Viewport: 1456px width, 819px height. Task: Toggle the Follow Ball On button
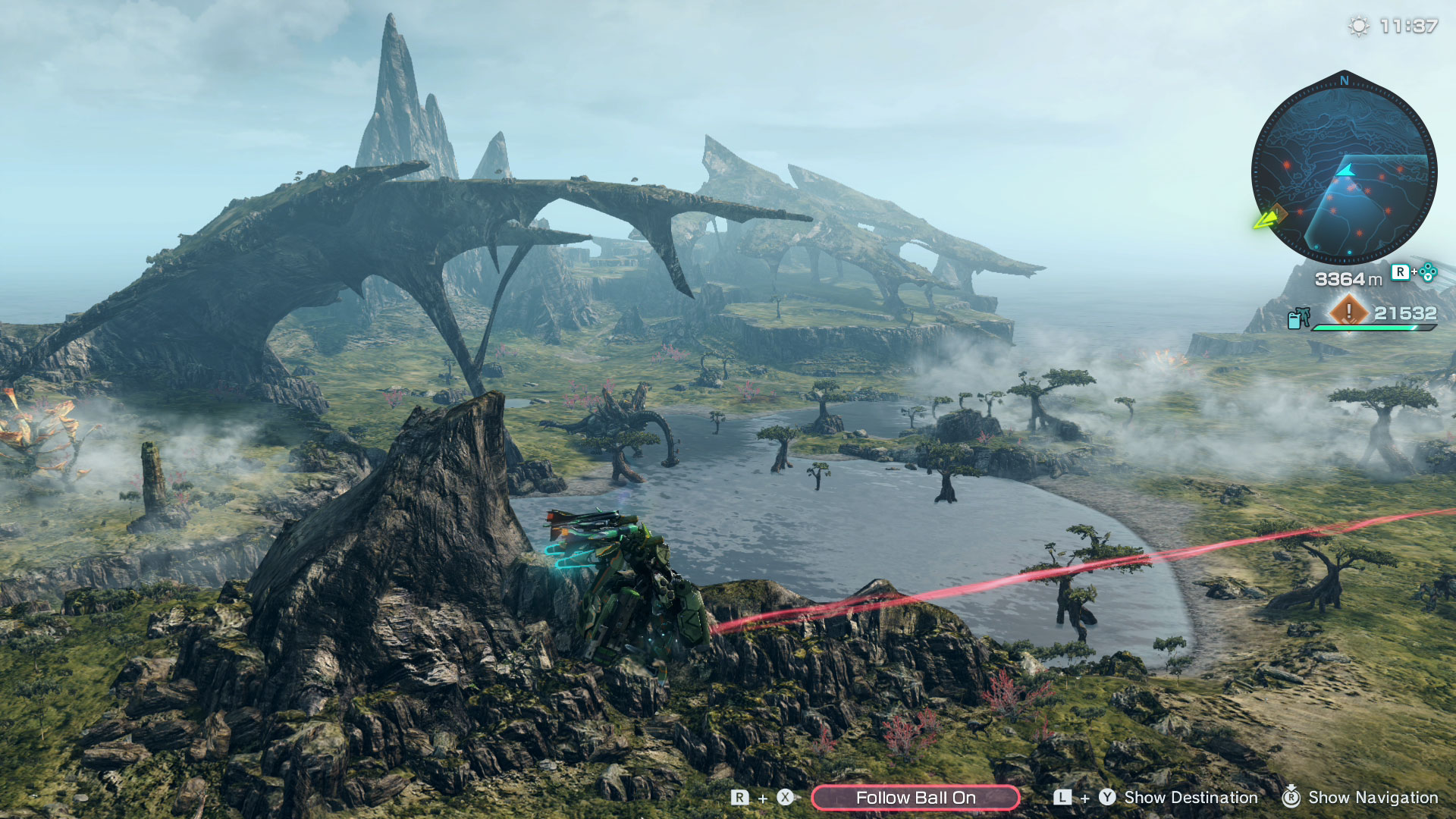[x=915, y=798]
